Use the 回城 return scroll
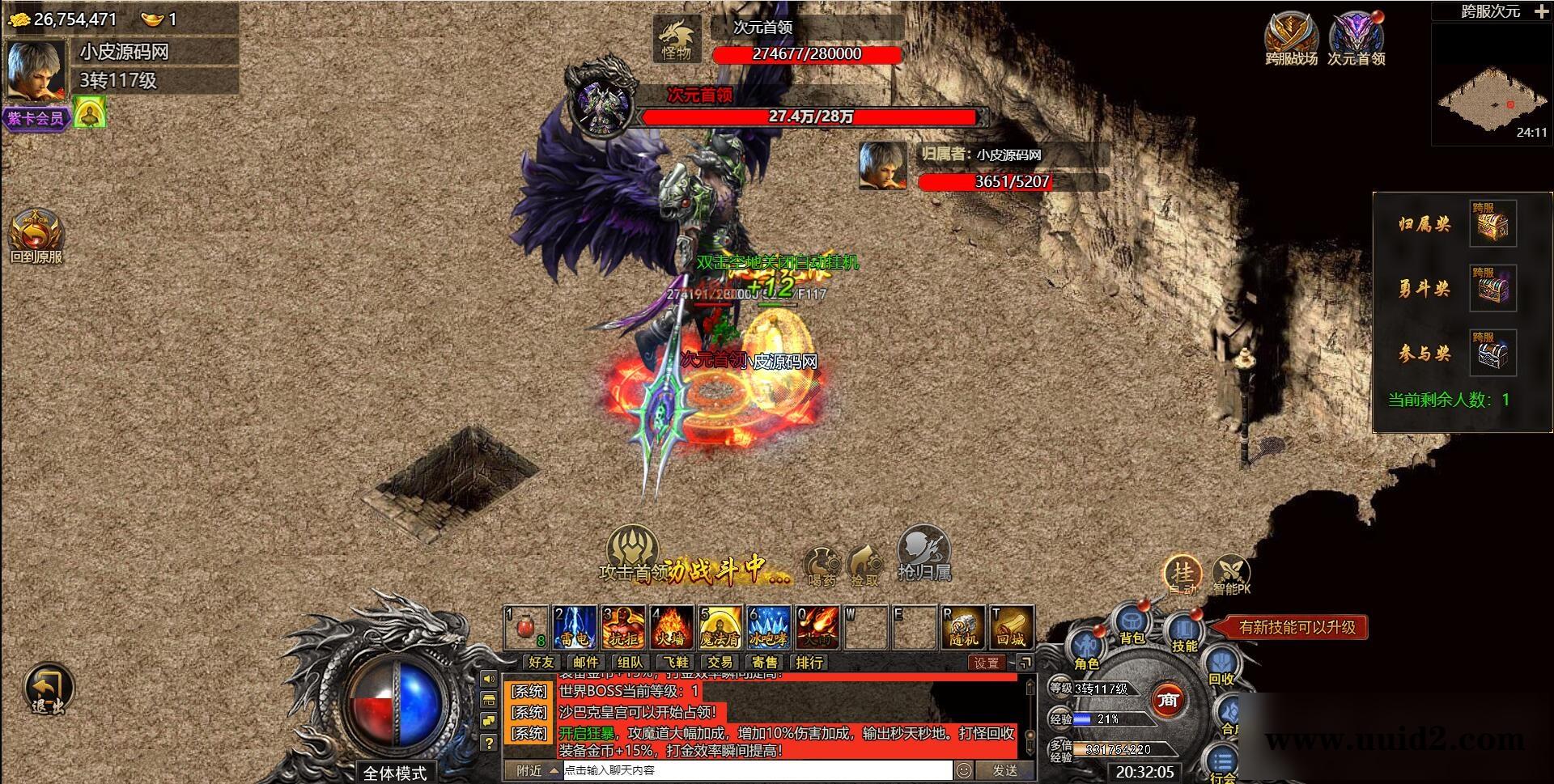Image resolution: width=1554 pixels, height=784 pixels. [1011, 628]
